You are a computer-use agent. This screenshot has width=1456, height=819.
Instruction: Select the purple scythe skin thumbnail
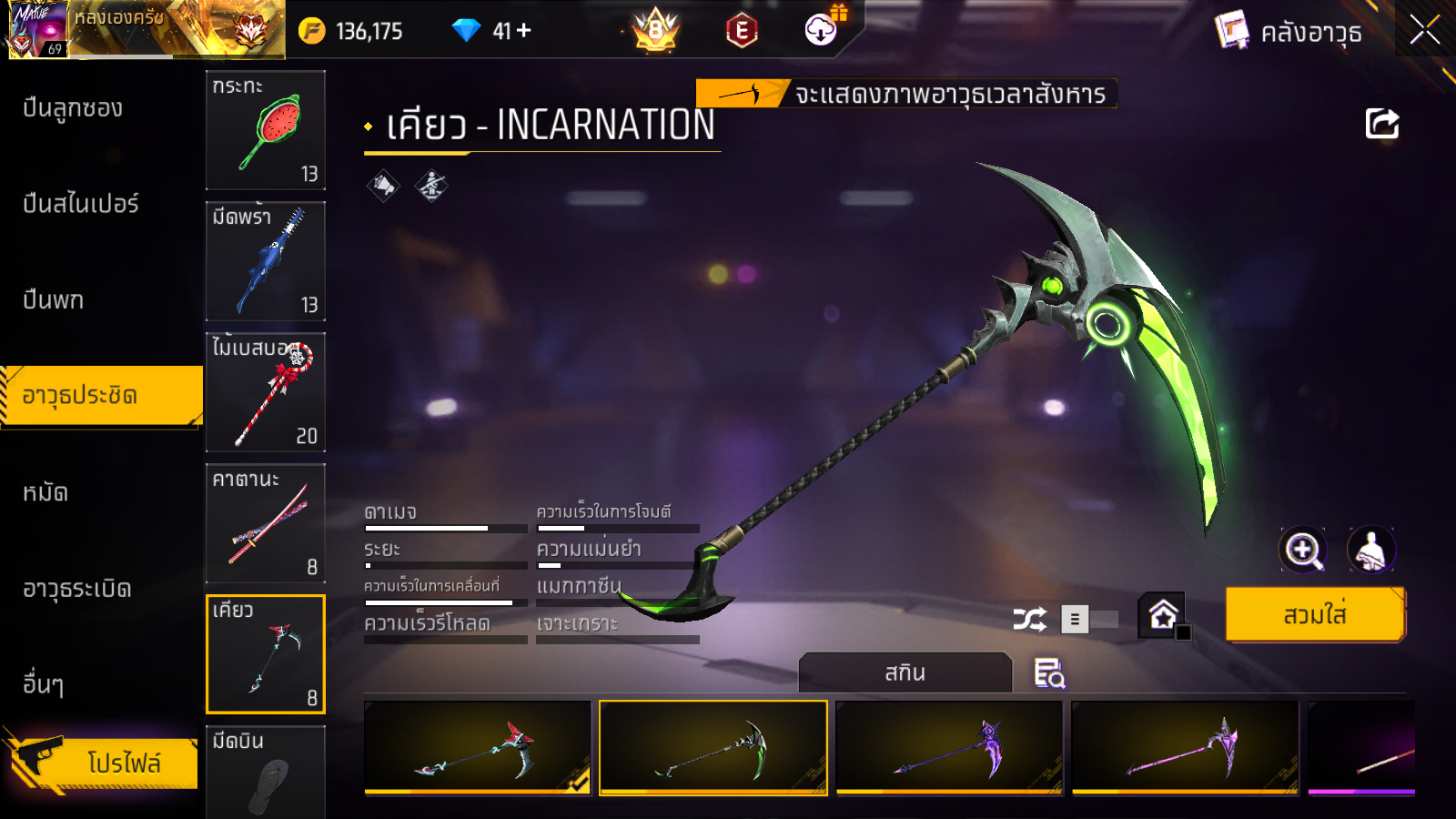click(x=949, y=748)
